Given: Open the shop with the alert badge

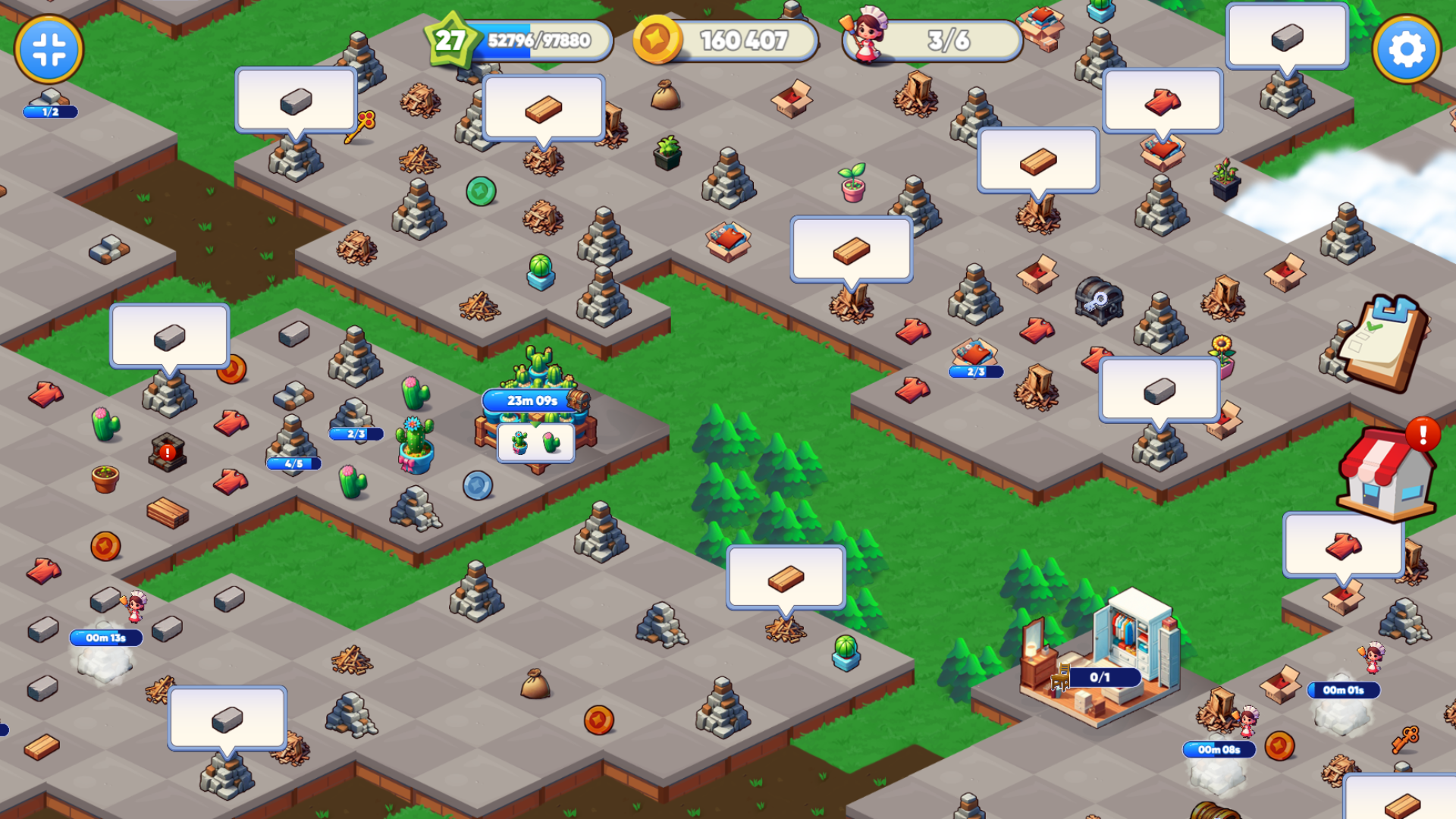Looking at the screenshot, I should 1386,475.
